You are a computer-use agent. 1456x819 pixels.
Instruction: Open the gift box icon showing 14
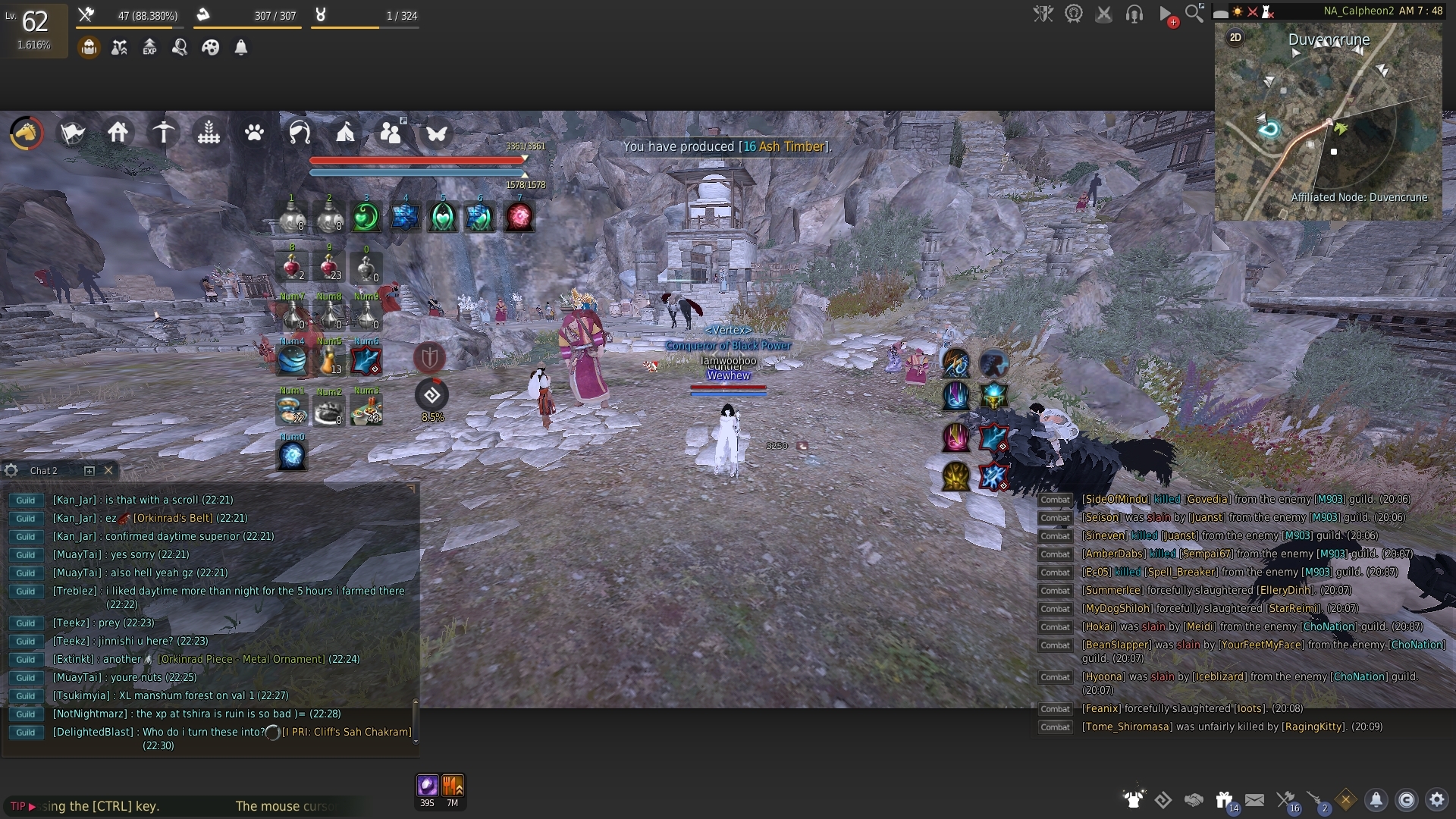click(x=1224, y=799)
